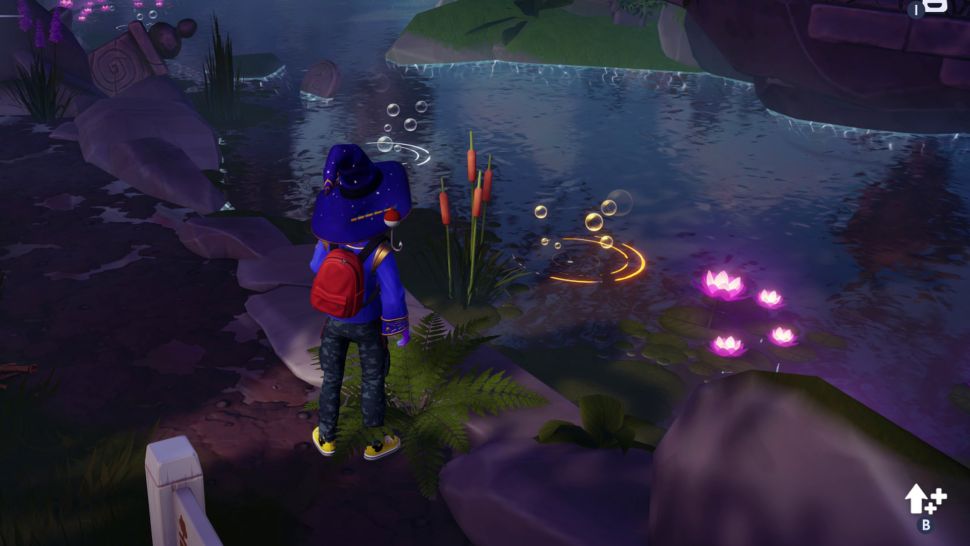The height and width of the screenshot is (546, 970).
Task: Open the backpack inventory icon
Action: point(933,7)
